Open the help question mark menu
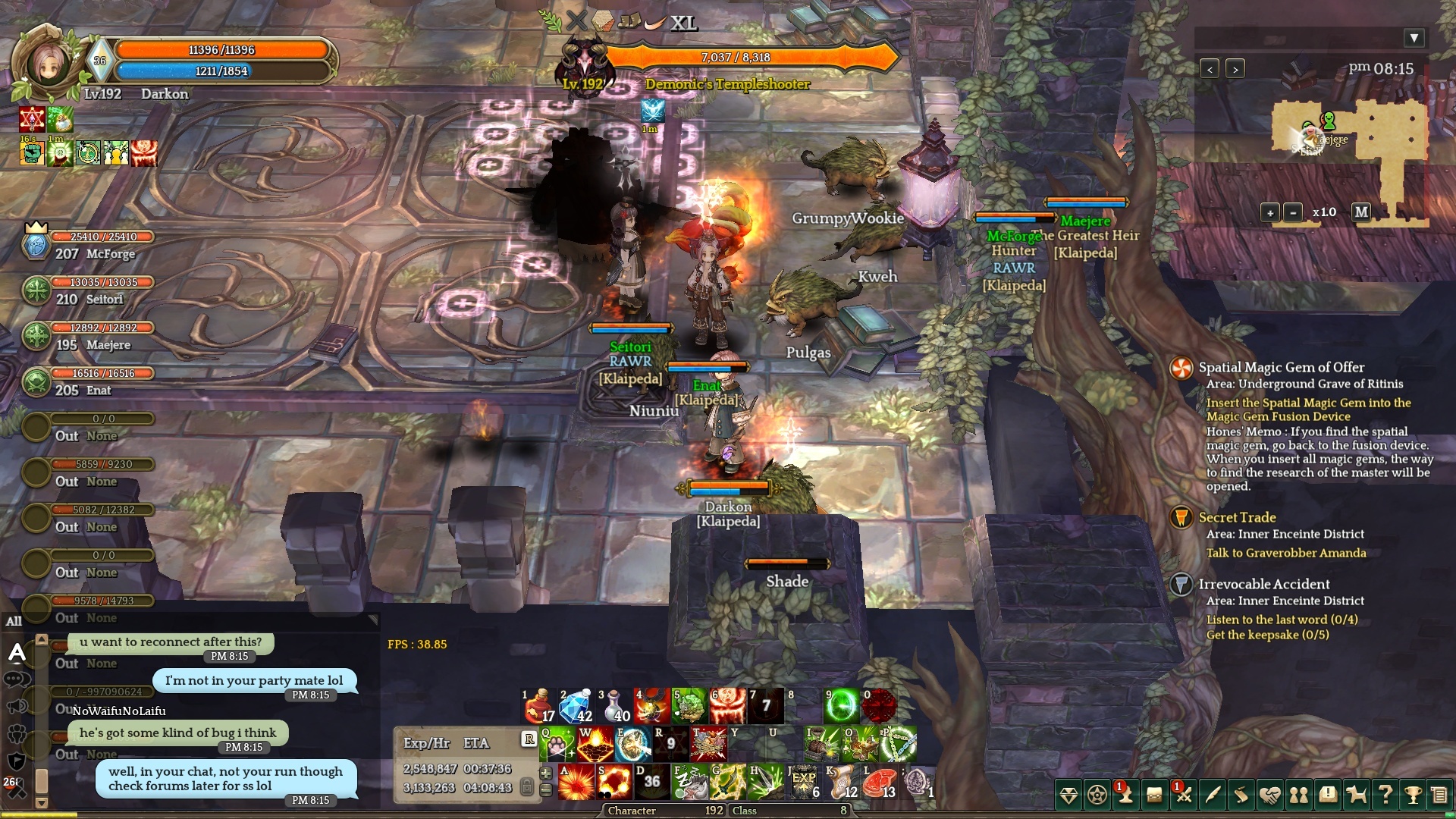Screen dimensions: 1456x819 [x=1385, y=795]
